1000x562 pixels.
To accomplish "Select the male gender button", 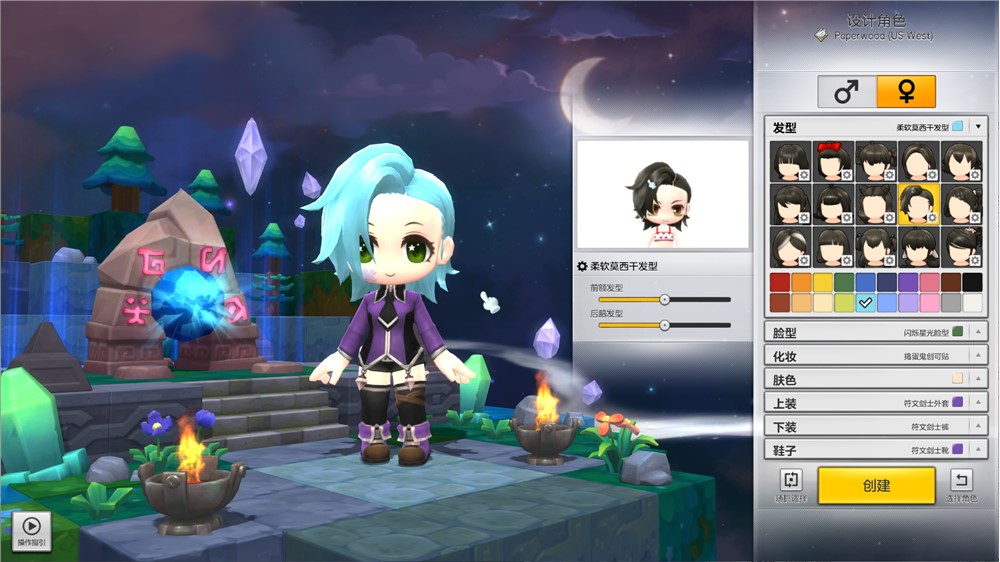I will (x=847, y=92).
